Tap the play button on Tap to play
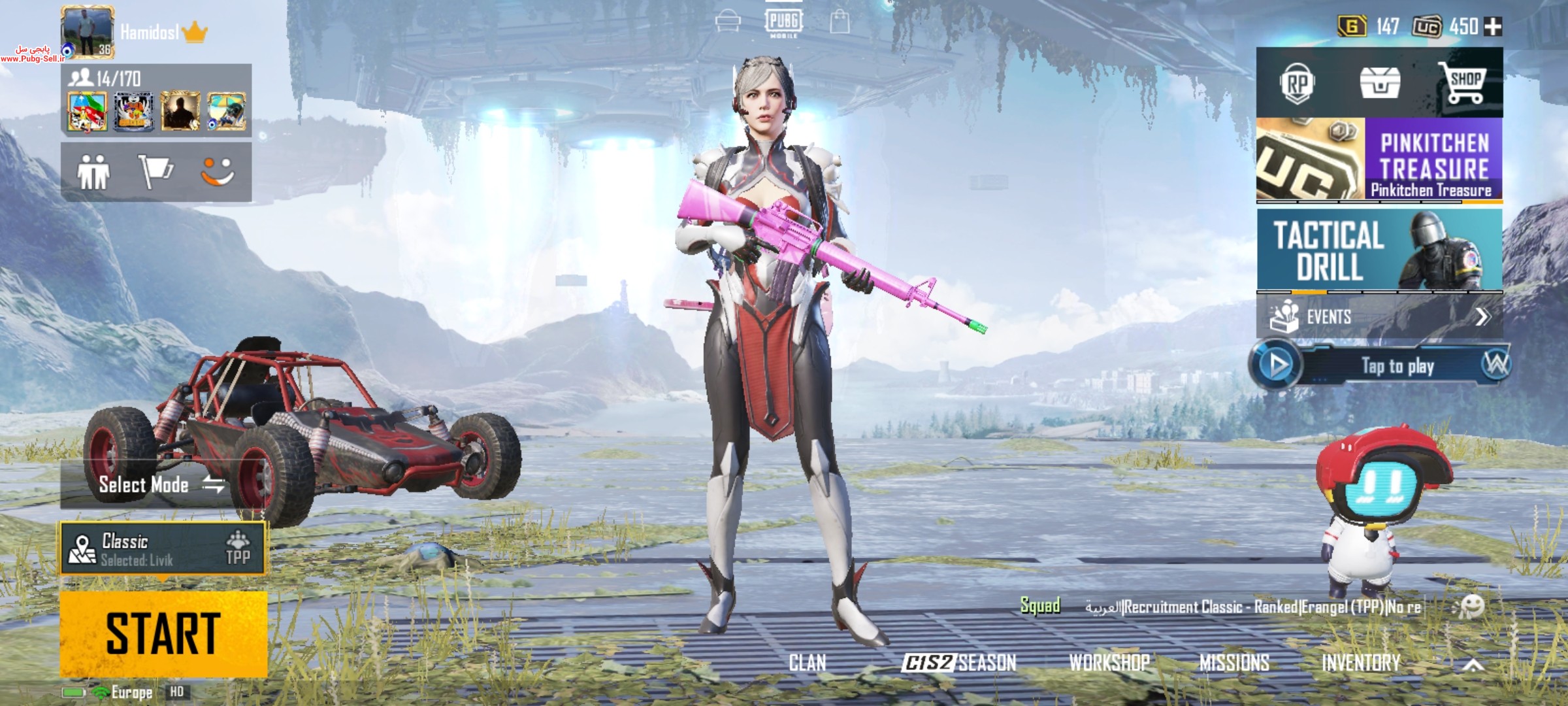The width and height of the screenshot is (1568, 706). point(1278,365)
